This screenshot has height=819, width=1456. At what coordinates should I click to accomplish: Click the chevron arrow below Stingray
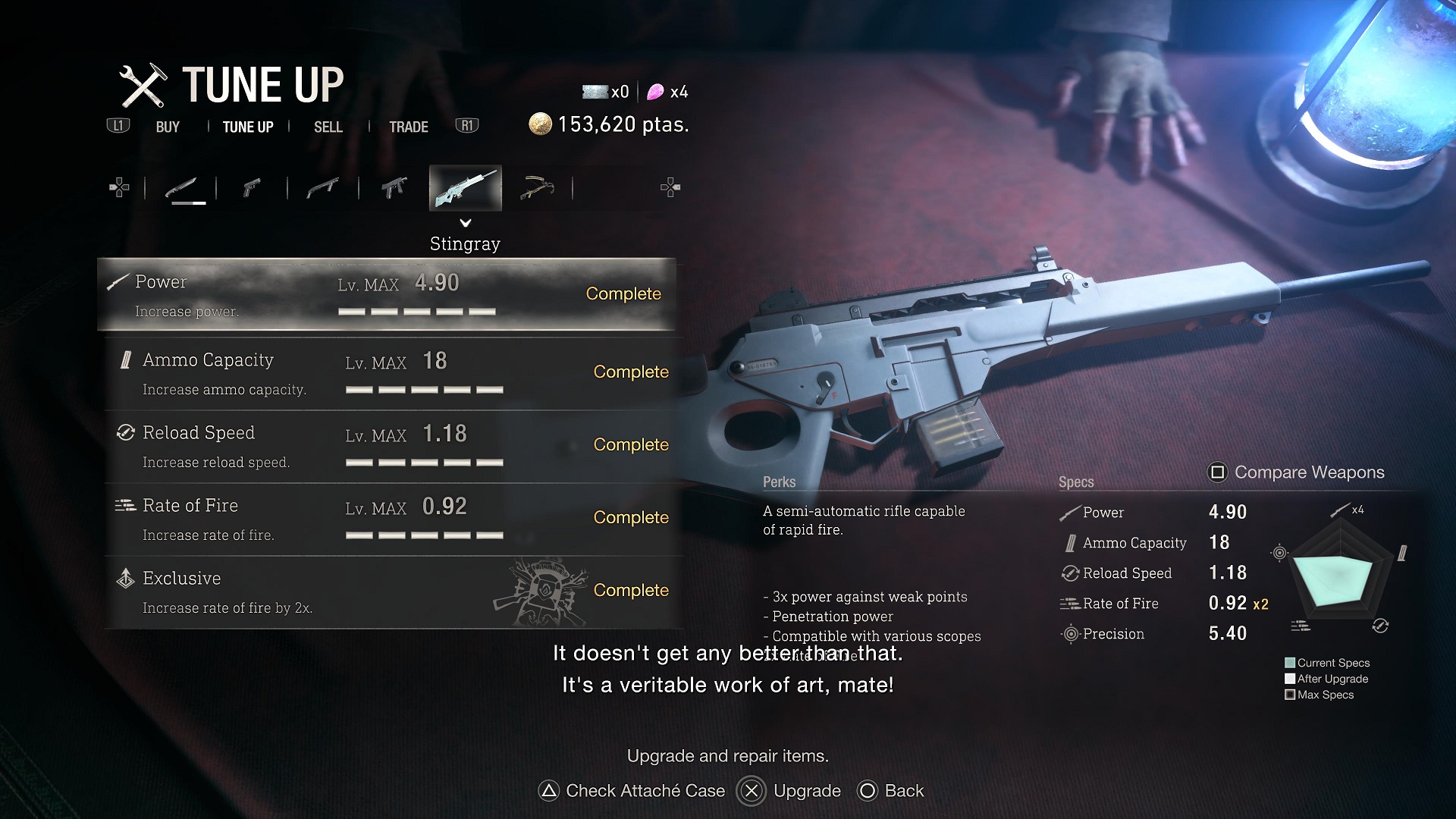(465, 224)
